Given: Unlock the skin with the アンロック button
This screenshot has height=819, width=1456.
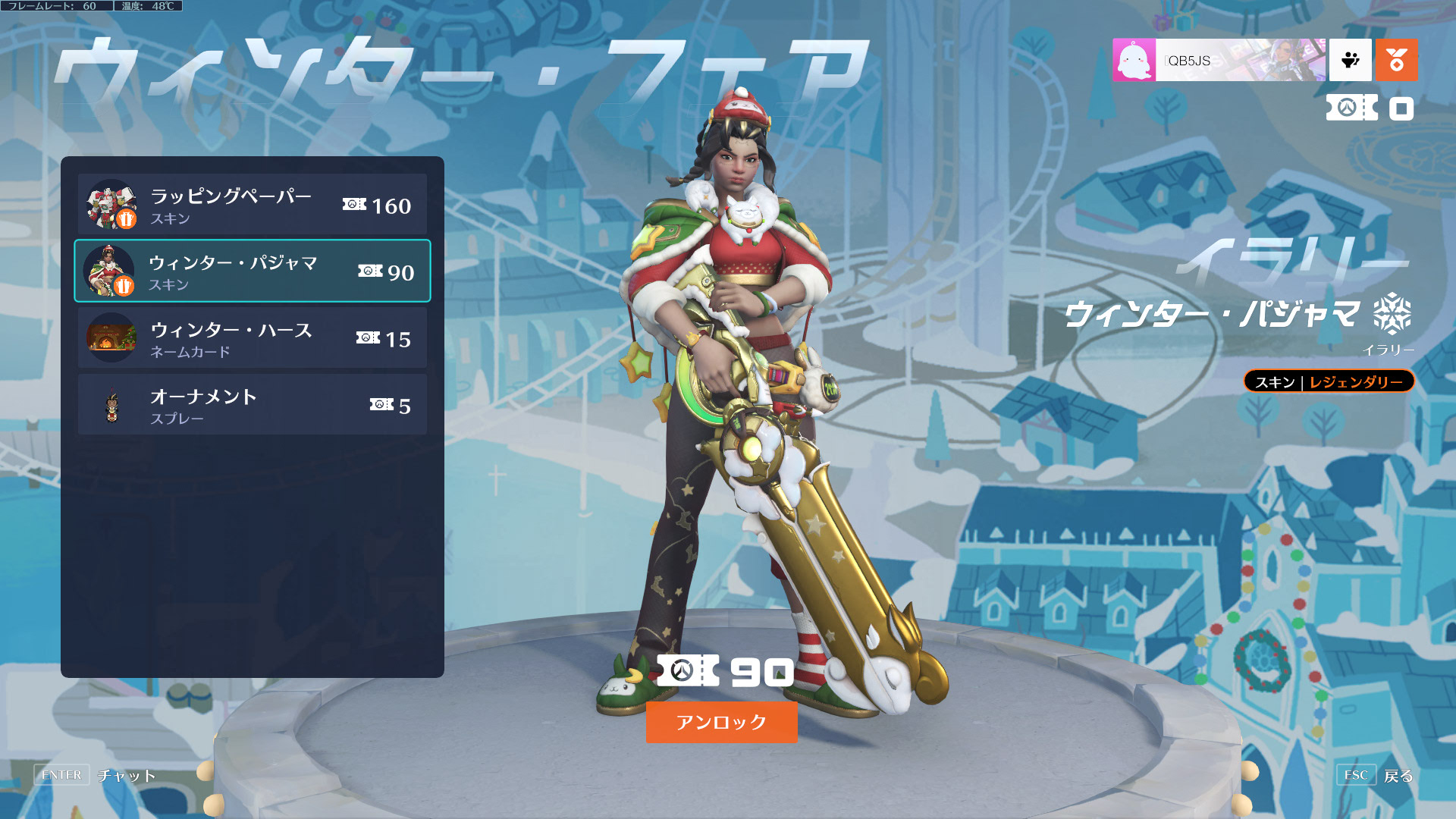Looking at the screenshot, I should click(721, 722).
